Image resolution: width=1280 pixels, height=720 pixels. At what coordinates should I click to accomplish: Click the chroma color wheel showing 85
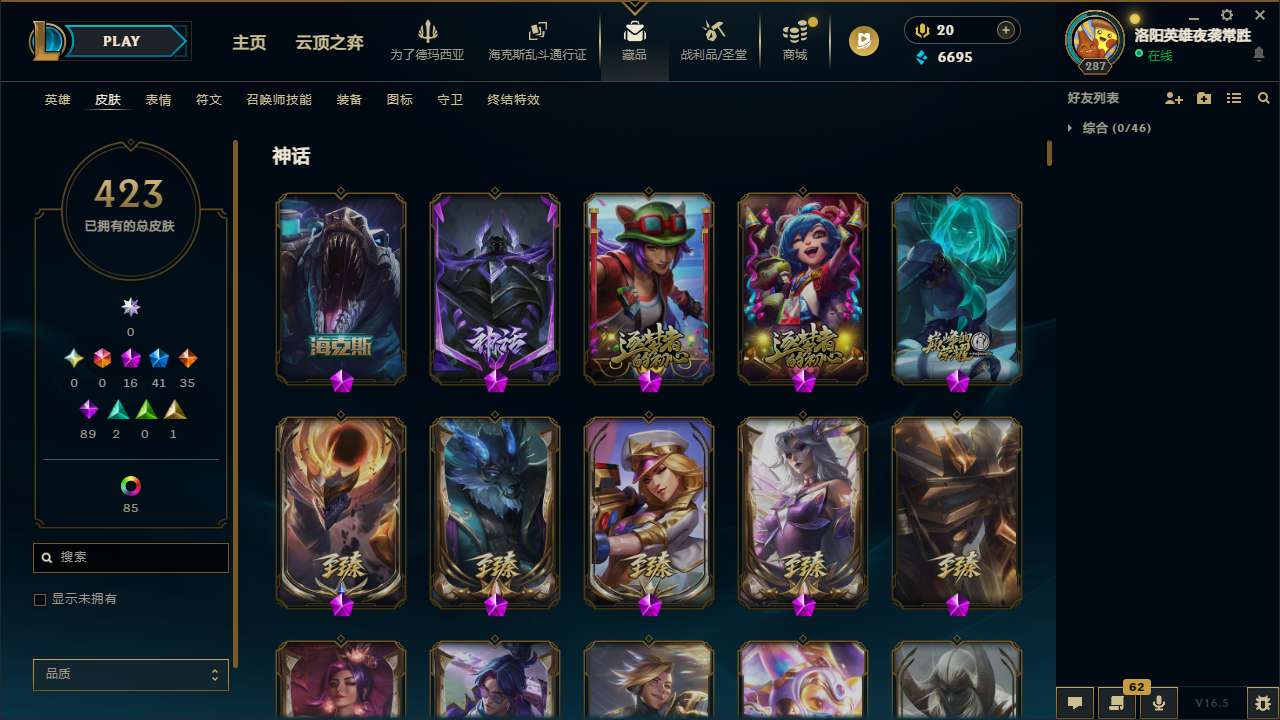pos(130,484)
